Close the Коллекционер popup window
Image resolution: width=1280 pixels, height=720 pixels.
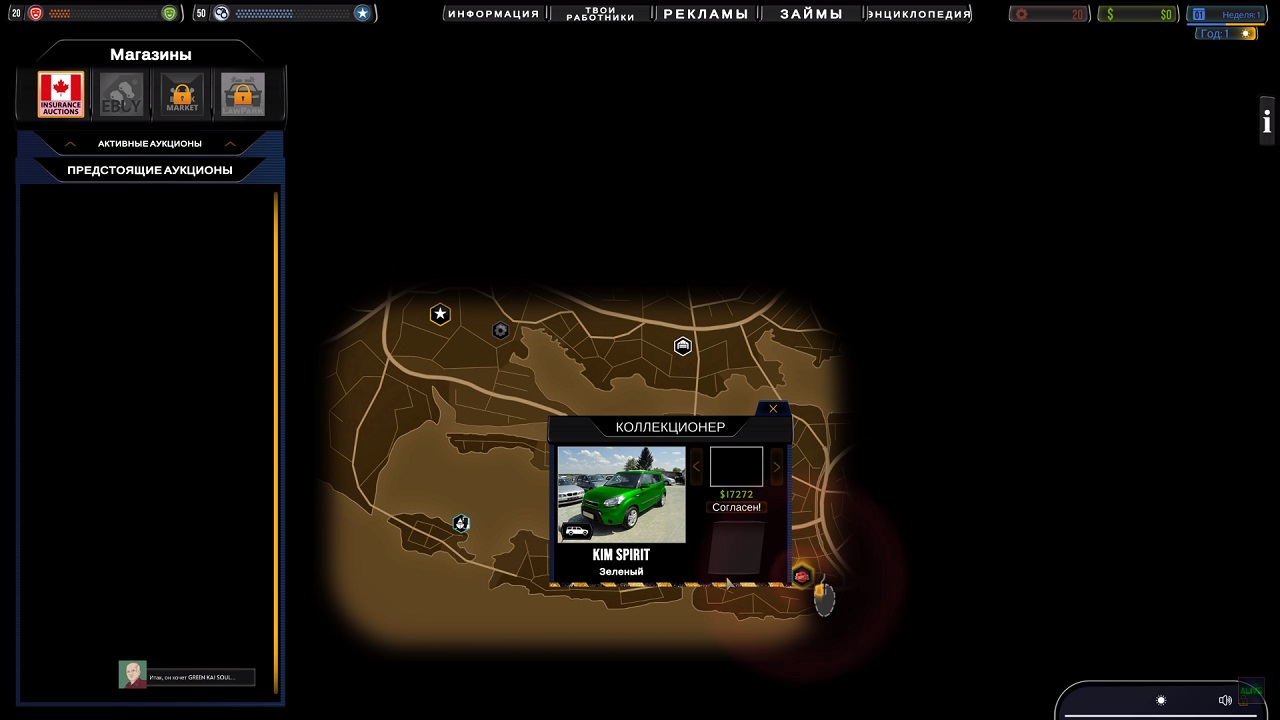(x=773, y=409)
